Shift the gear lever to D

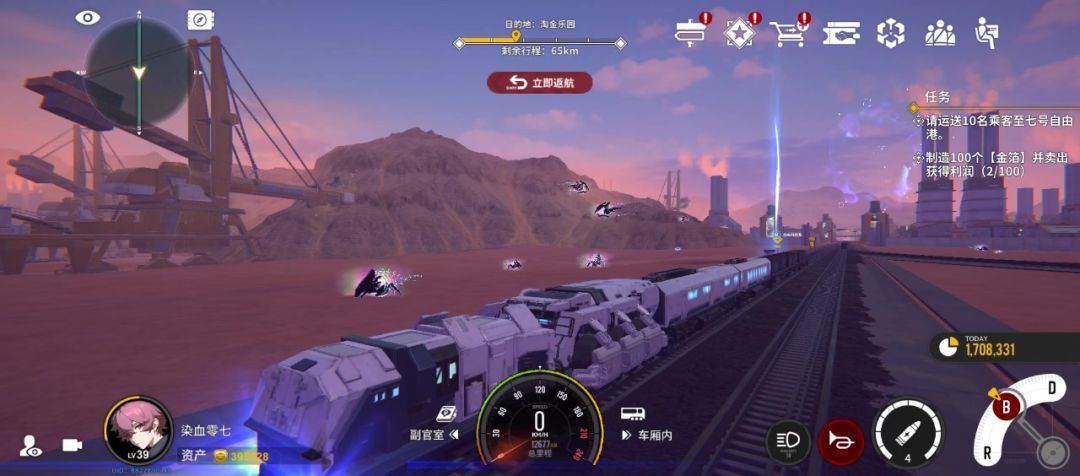point(1051,387)
